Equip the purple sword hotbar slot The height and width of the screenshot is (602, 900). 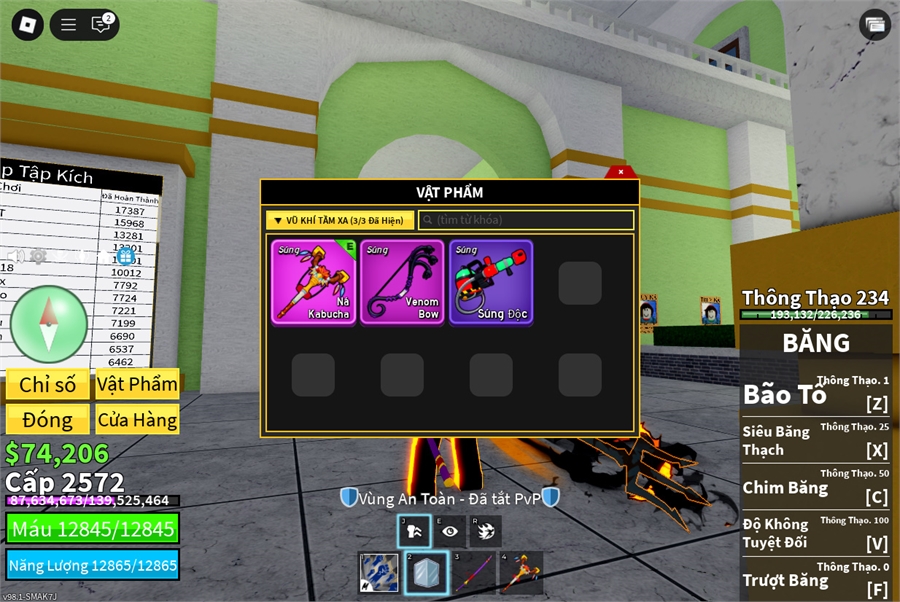point(474,573)
